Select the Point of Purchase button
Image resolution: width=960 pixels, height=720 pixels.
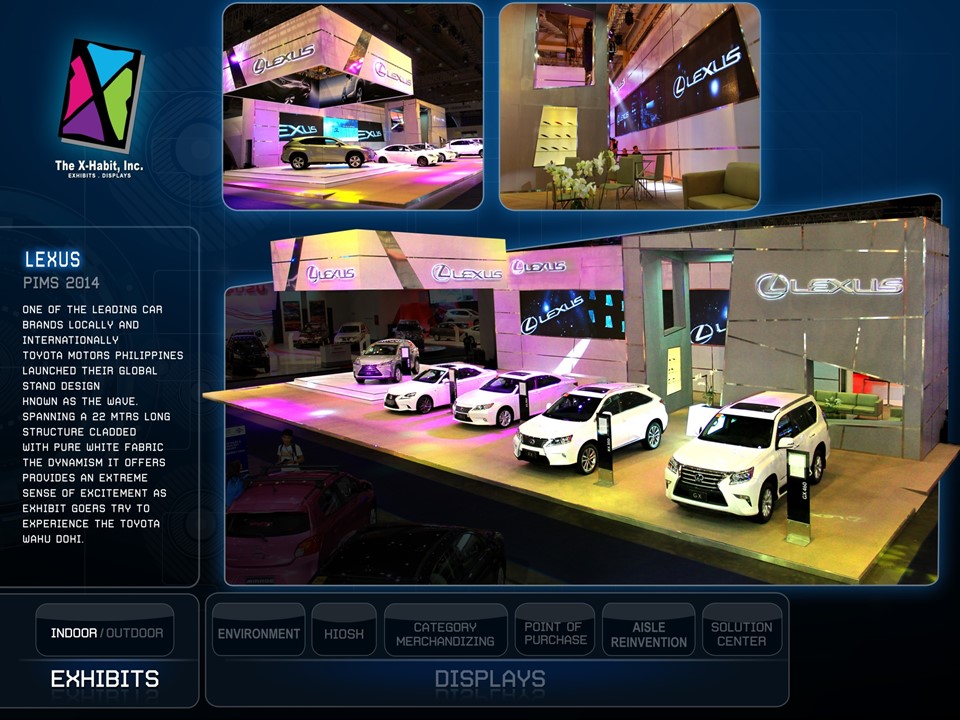[555, 632]
